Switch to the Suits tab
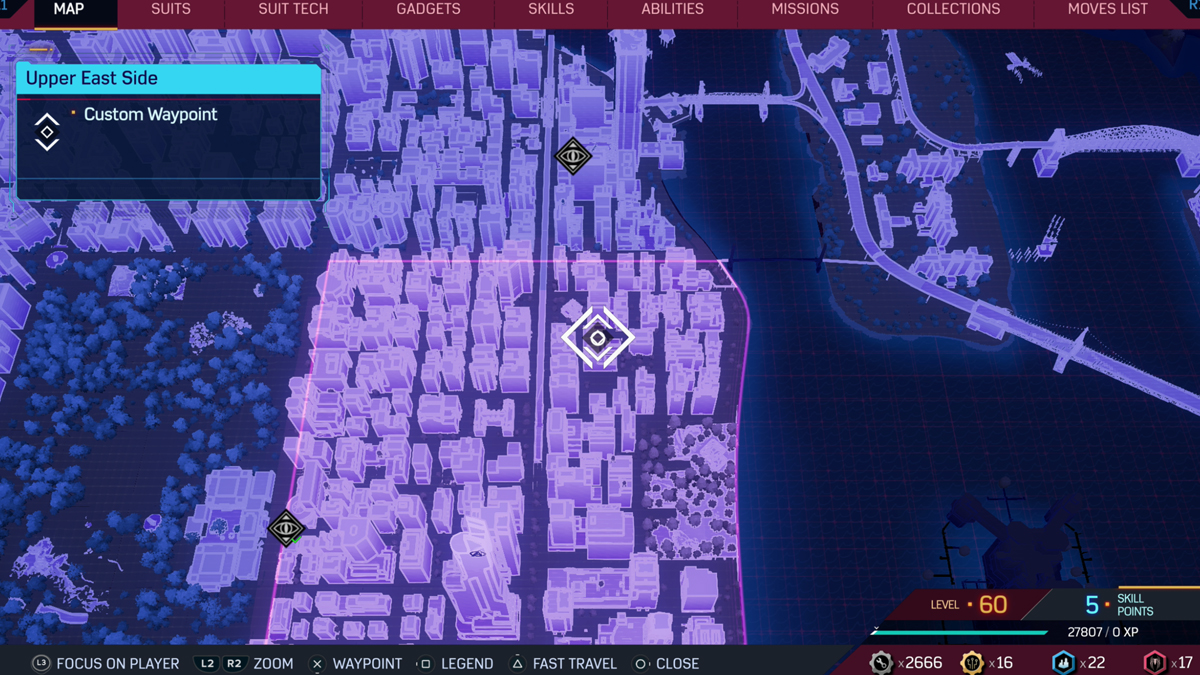This screenshot has width=1200, height=675. 170,10
